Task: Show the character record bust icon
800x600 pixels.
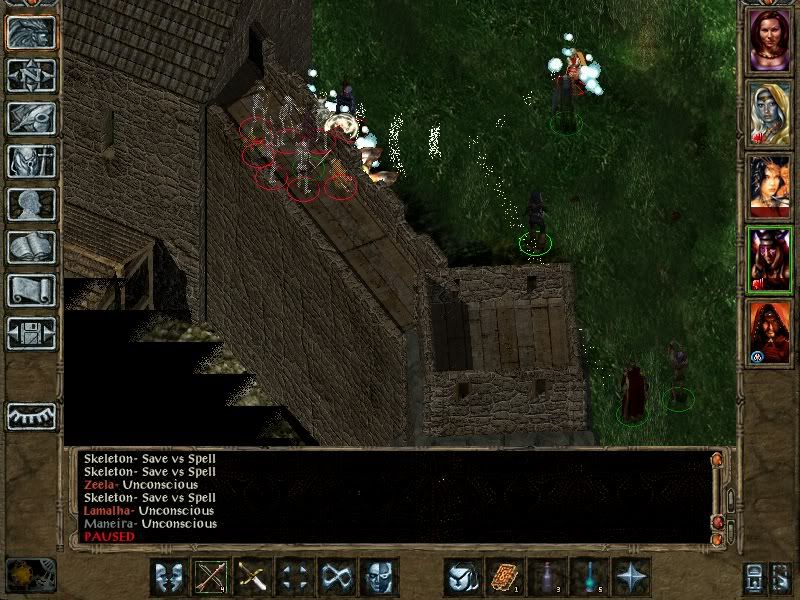Action: [31, 204]
